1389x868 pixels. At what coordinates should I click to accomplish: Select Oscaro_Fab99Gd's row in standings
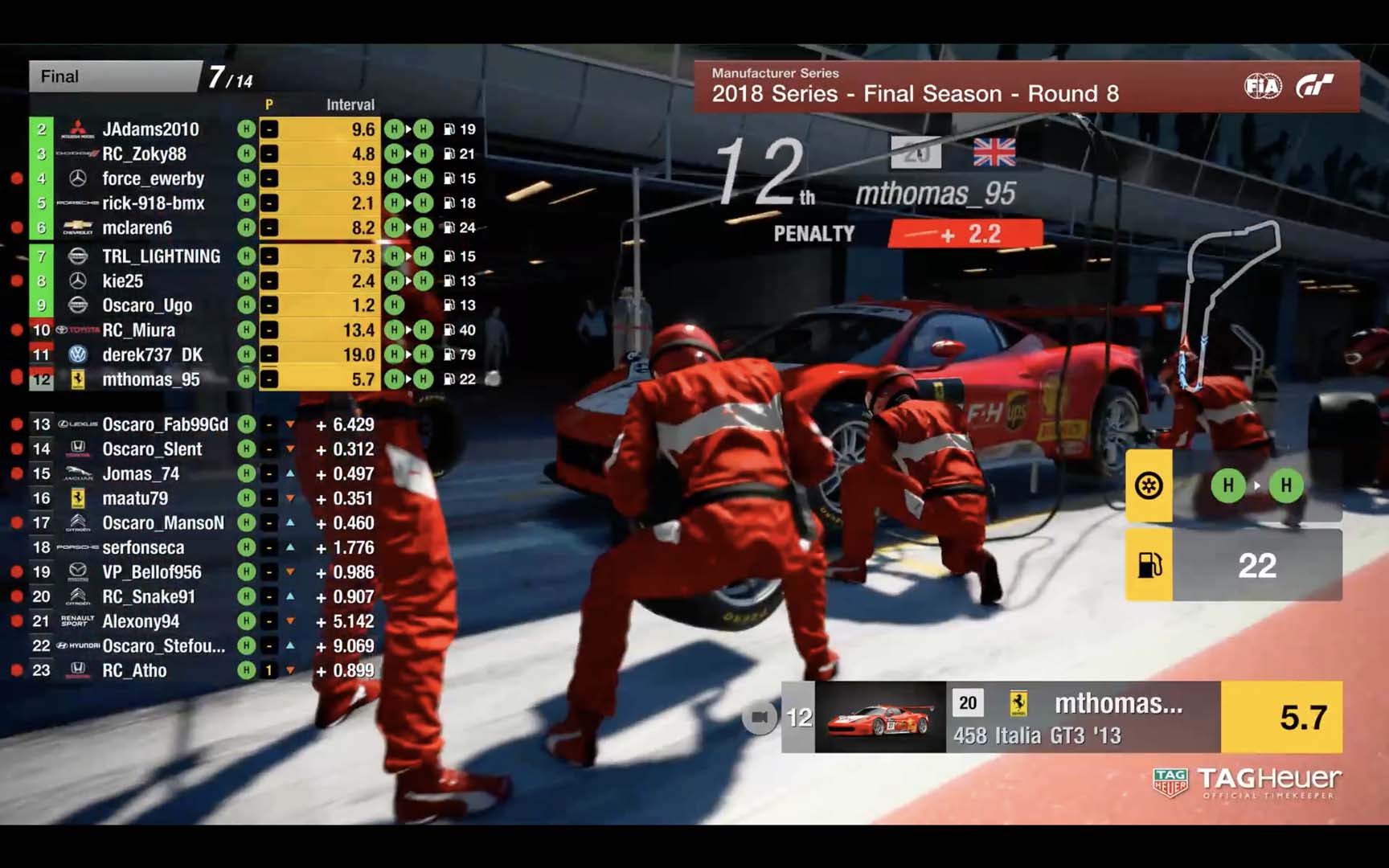165,424
